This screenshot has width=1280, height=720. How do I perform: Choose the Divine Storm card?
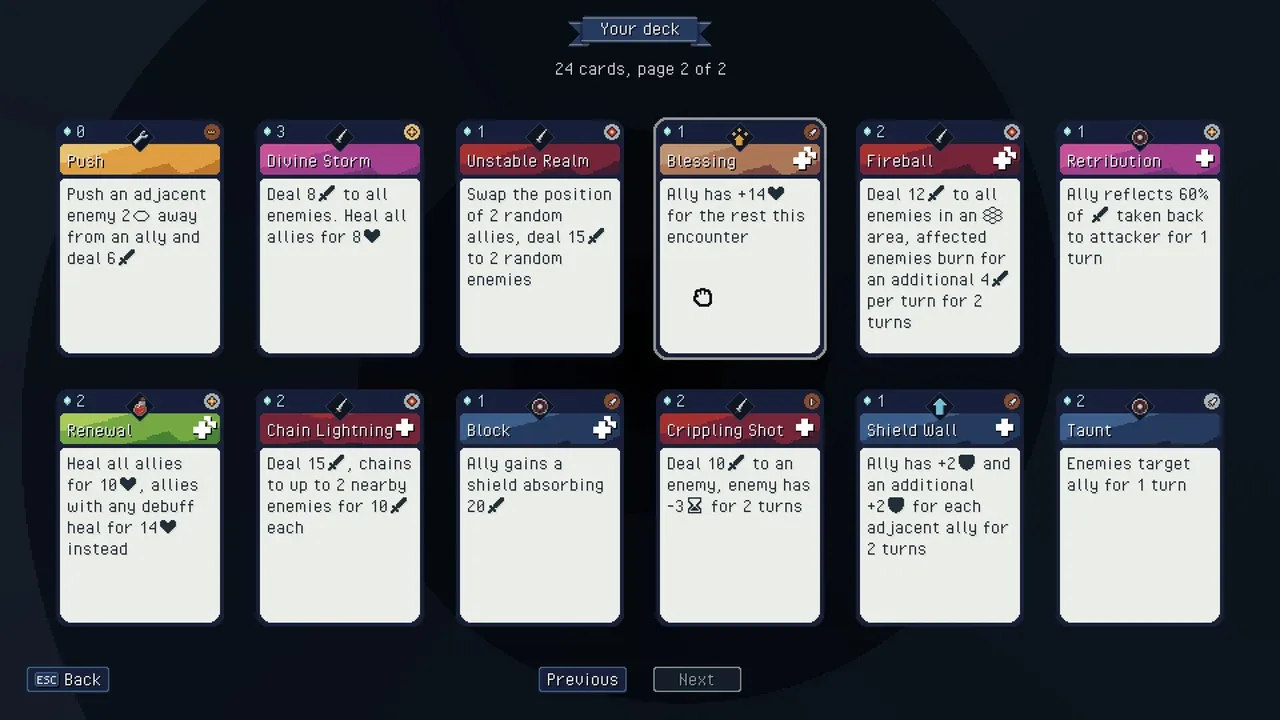(340, 238)
